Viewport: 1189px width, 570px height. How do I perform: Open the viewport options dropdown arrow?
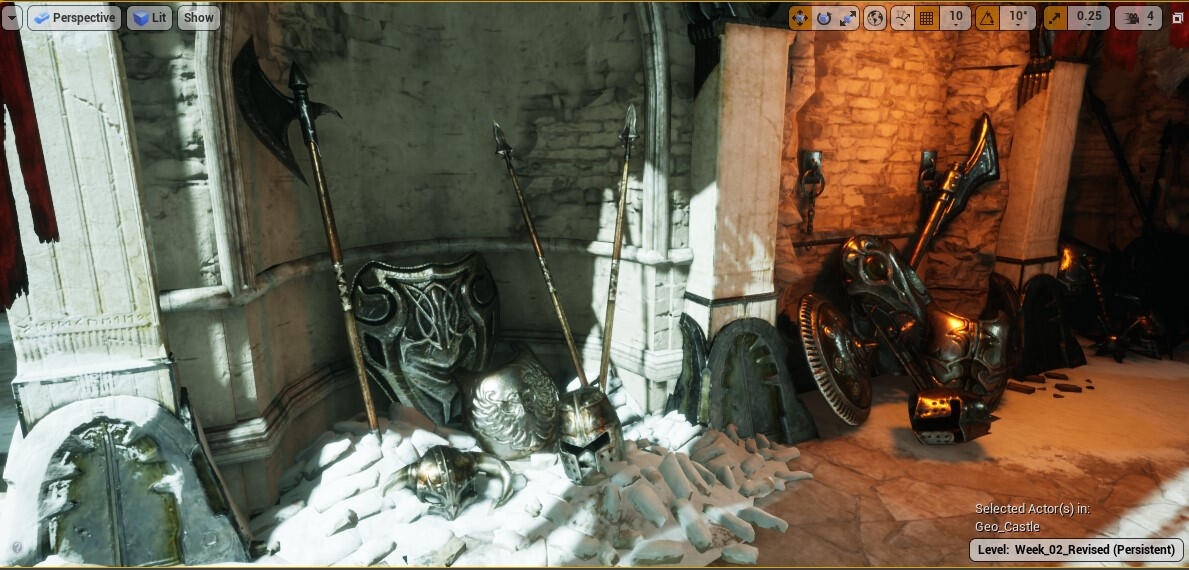[x=11, y=18]
